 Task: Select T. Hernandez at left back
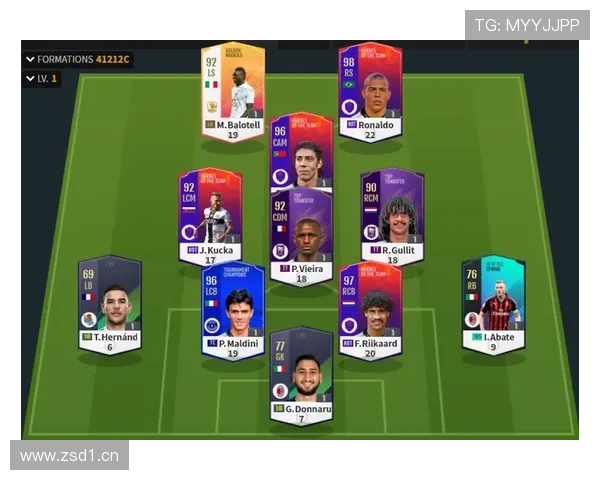pyautogui.click(x=110, y=304)
